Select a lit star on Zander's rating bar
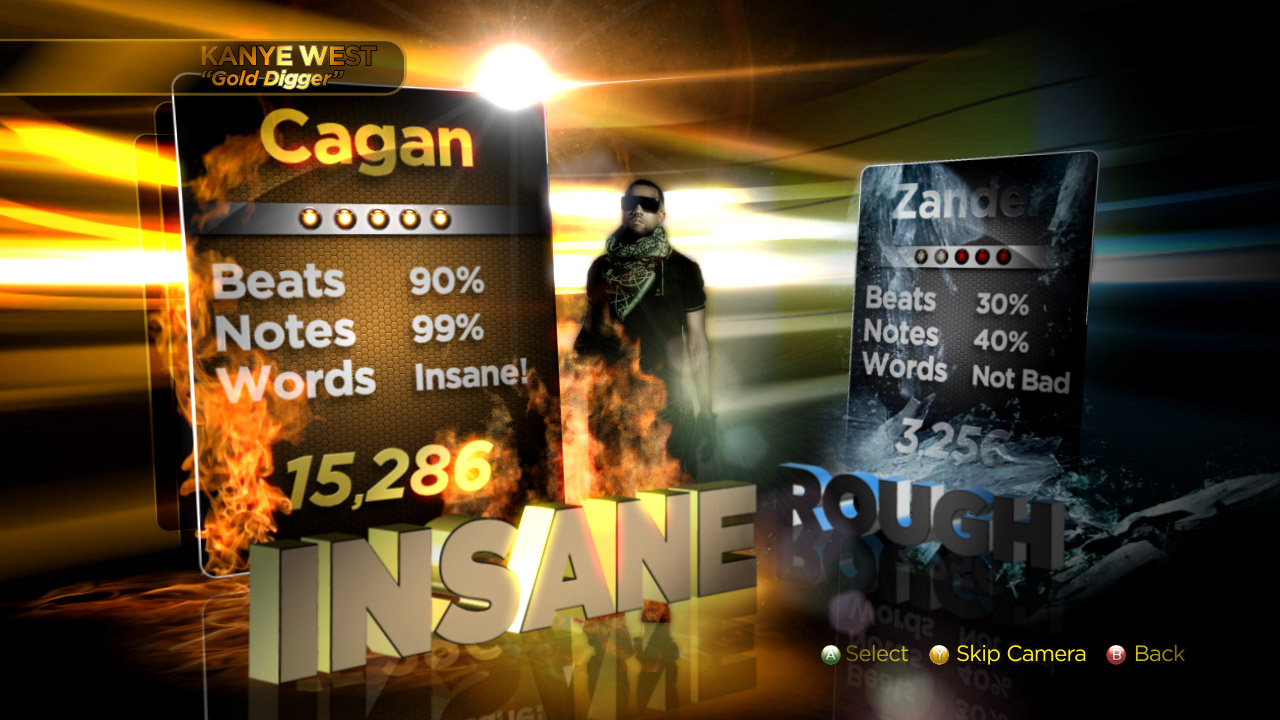The width and height of the screenshot is (1280, 720). pyautogui.click(x=921, y=256)
